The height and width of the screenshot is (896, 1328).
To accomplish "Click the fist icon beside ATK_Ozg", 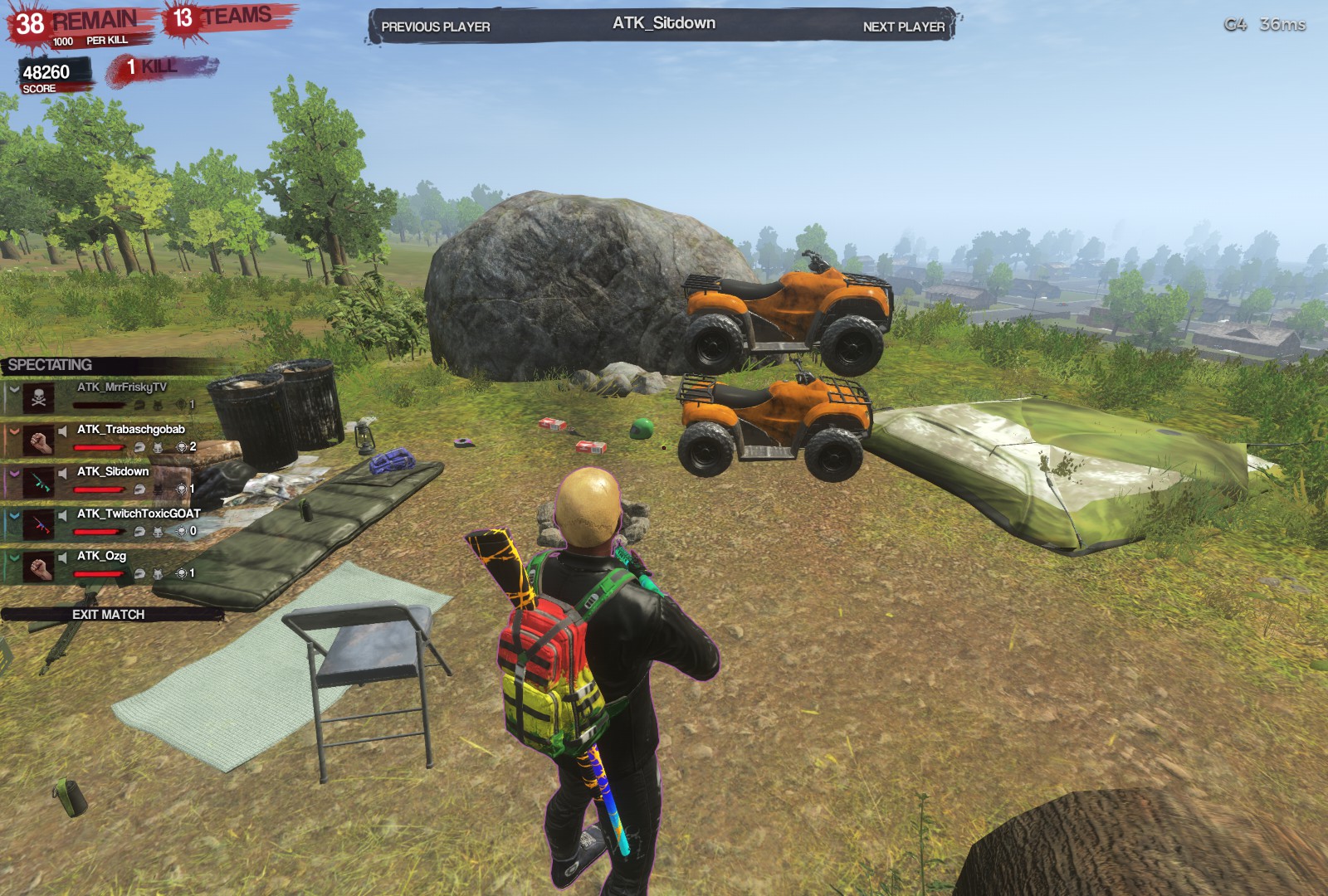I will click(39, 567).
